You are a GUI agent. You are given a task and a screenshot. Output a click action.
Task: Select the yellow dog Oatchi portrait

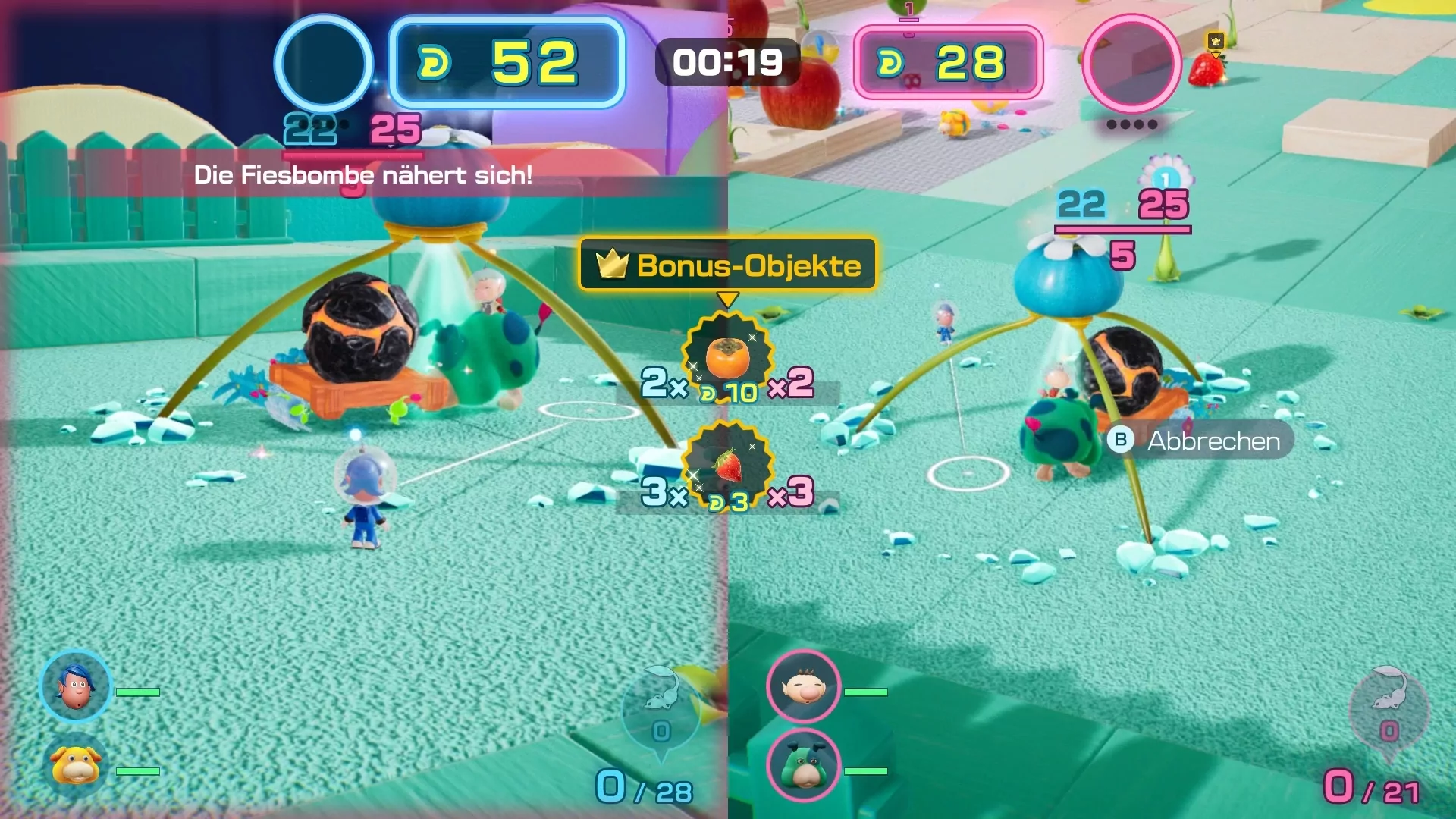click(76, 764)
